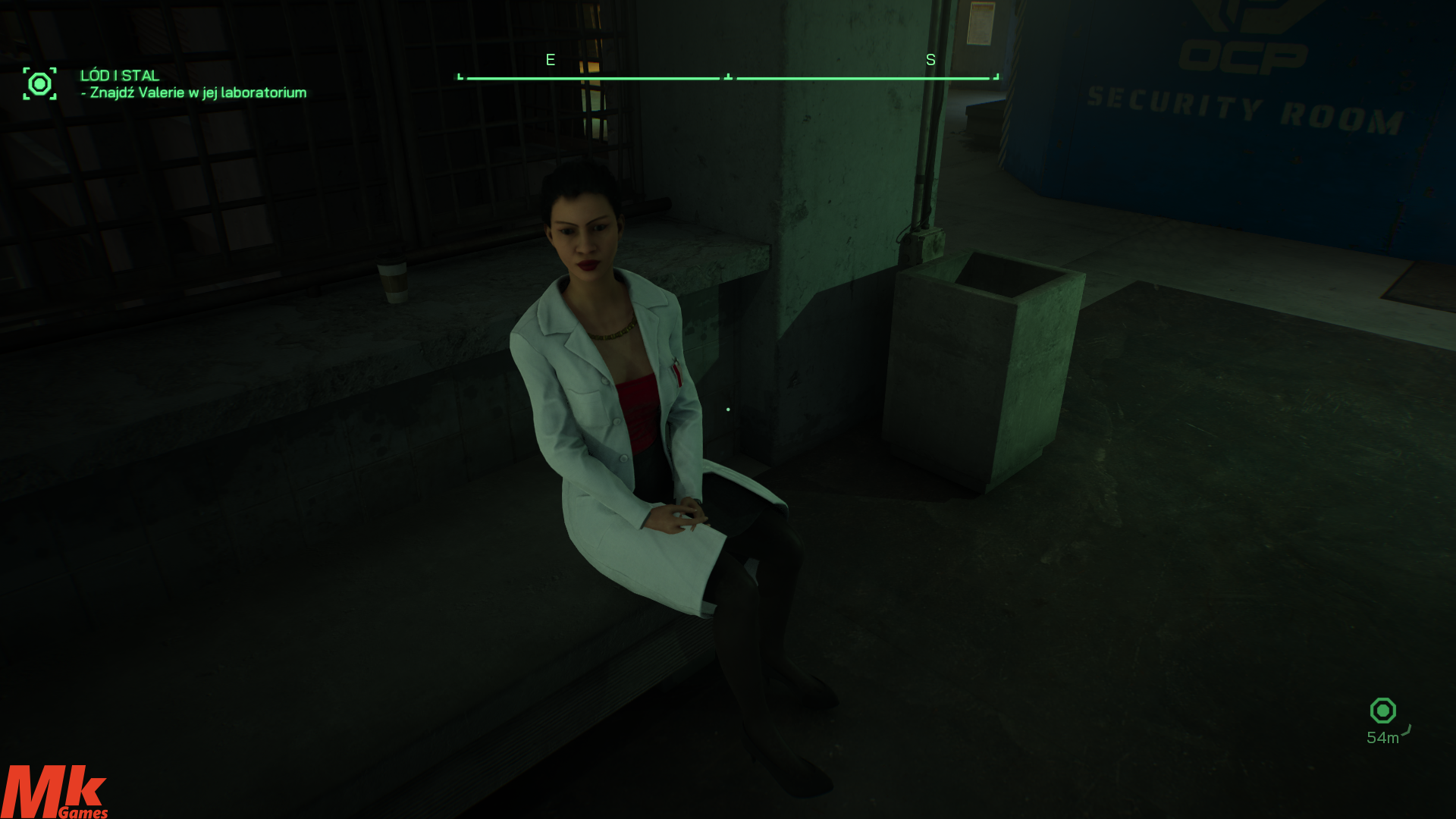Click the compass bar heading strip
The width and height of the screenshot is (1456, 819).
tap(728, 77)
